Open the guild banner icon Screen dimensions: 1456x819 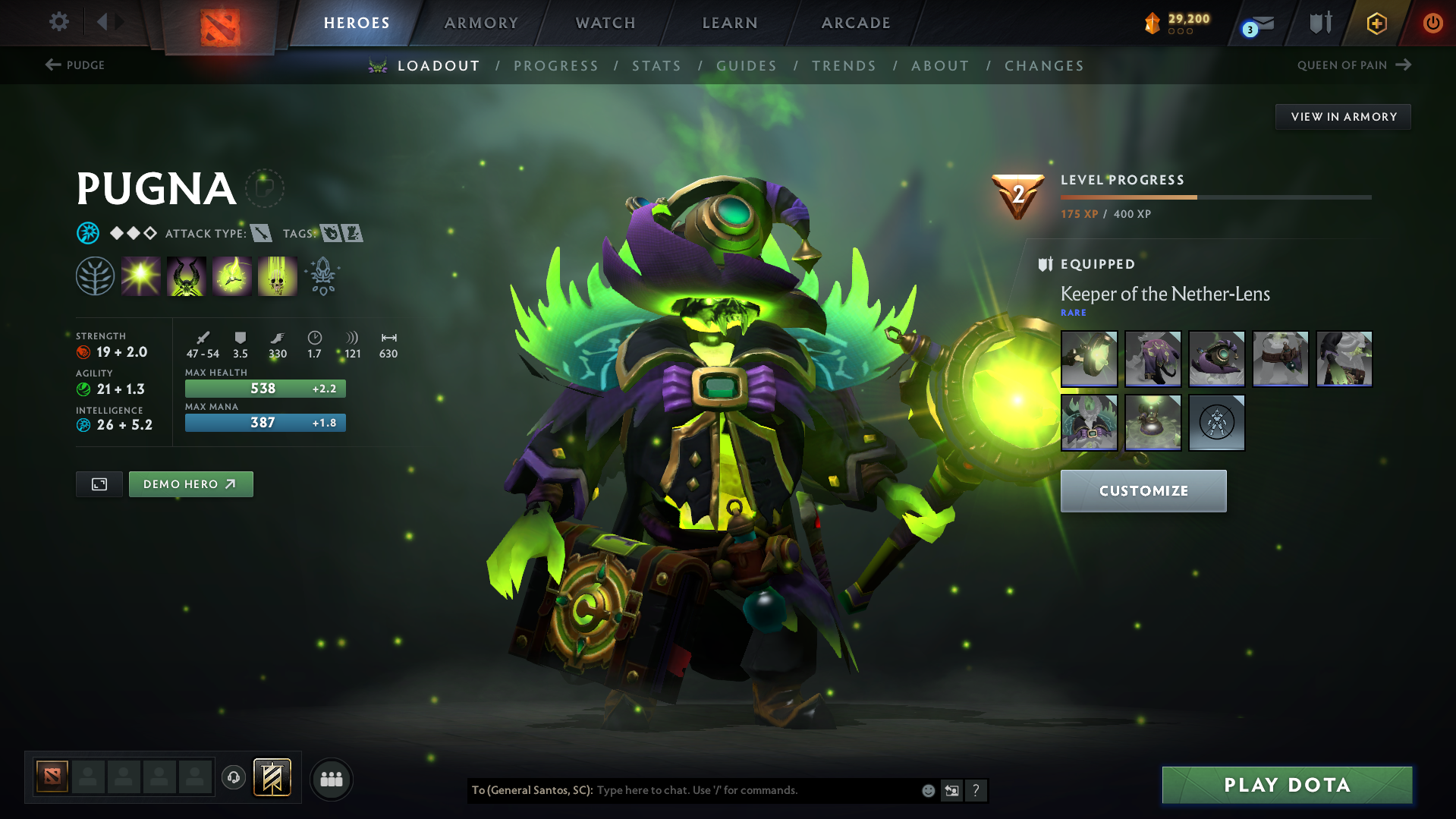[272, 777]
